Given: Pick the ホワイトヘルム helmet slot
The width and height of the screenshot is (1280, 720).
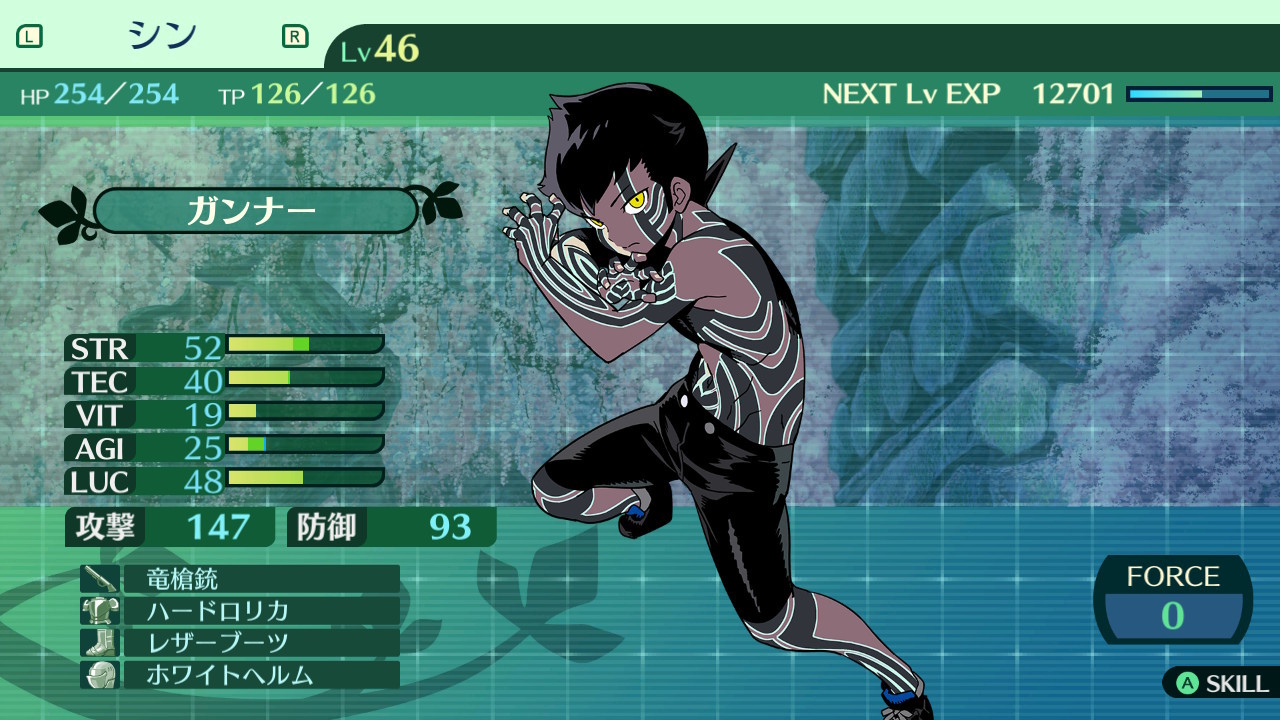Looking at the screenshot, I should [240, 675].
